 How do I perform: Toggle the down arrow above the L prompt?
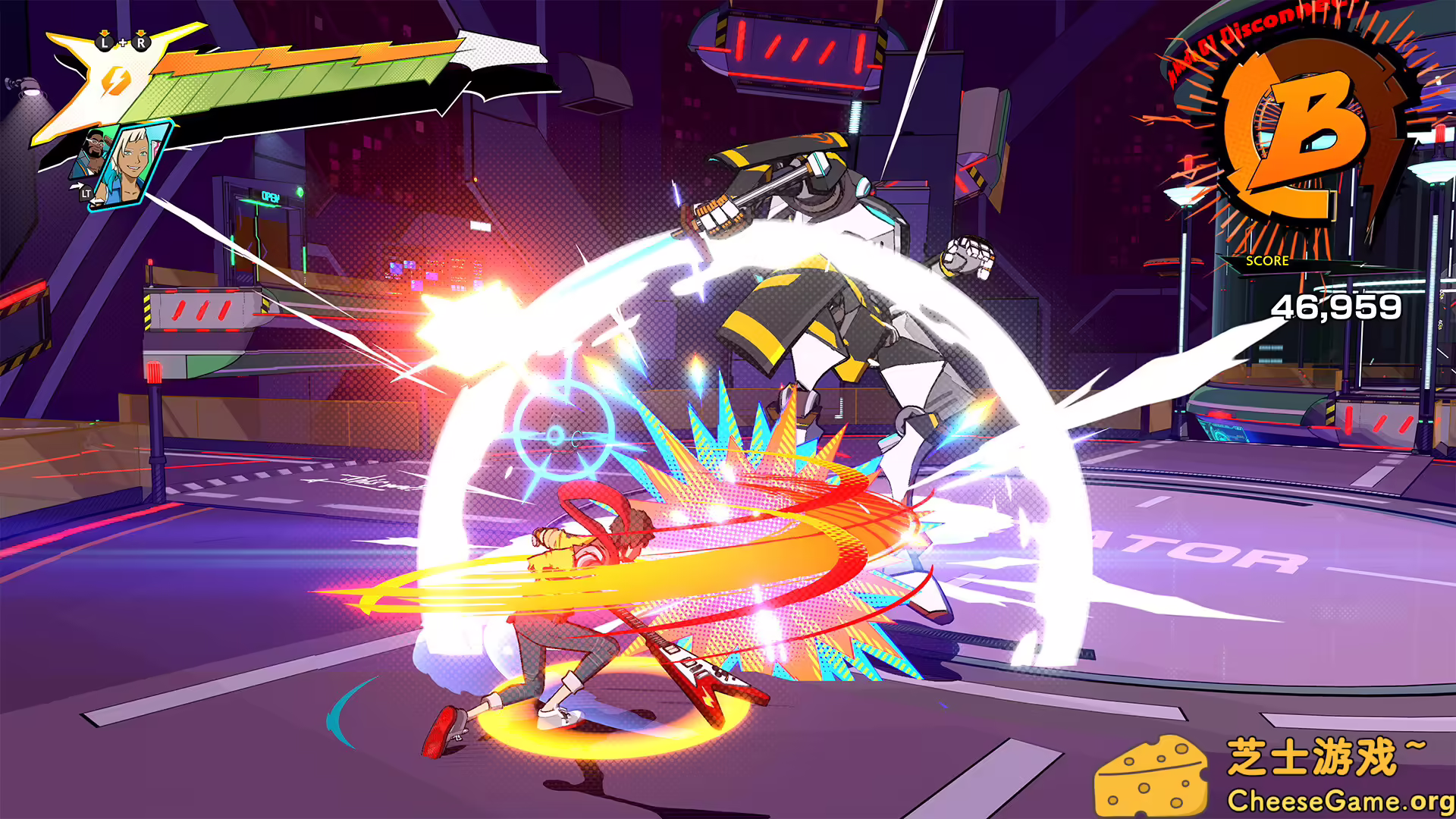(105, 33)
